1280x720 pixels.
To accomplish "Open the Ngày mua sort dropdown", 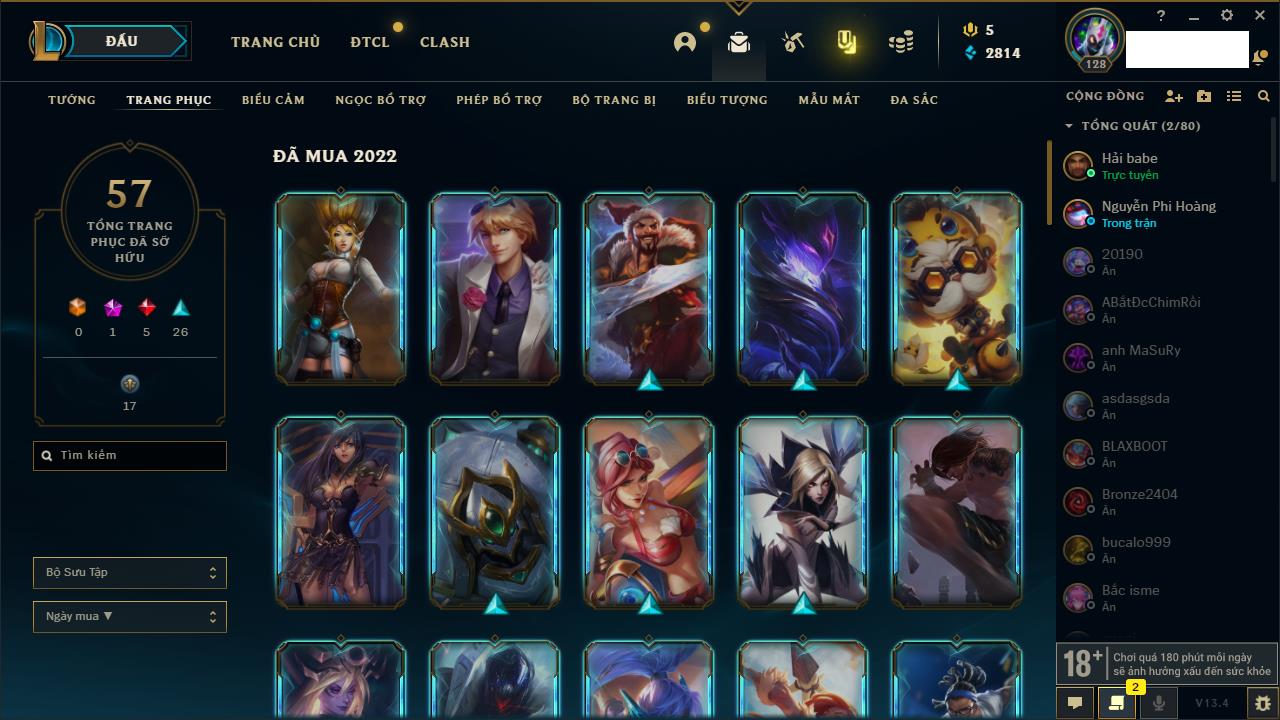I will [130, 617].
